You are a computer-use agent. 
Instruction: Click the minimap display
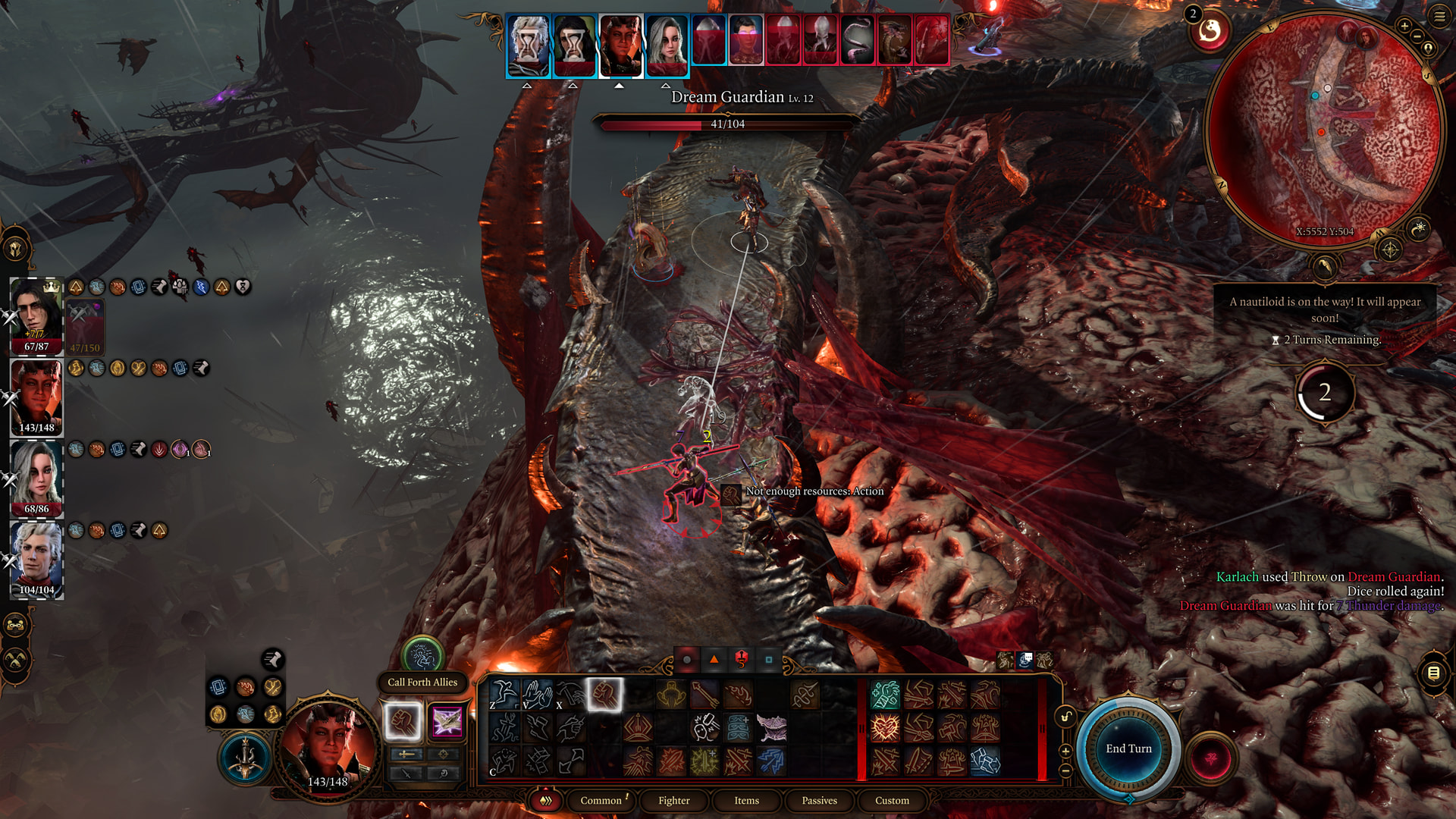click(1323, 129)
